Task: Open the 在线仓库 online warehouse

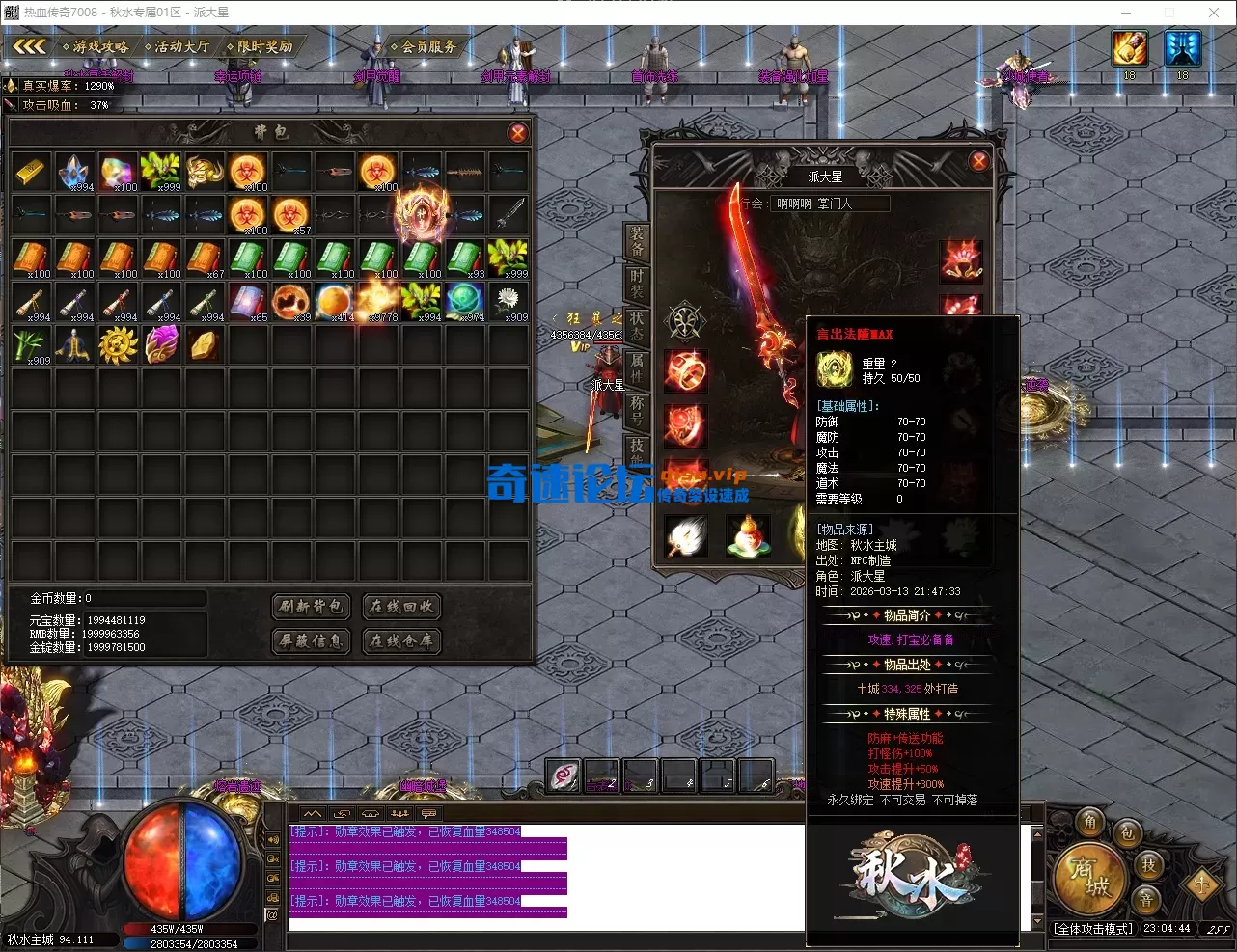Action: point(401,640)
